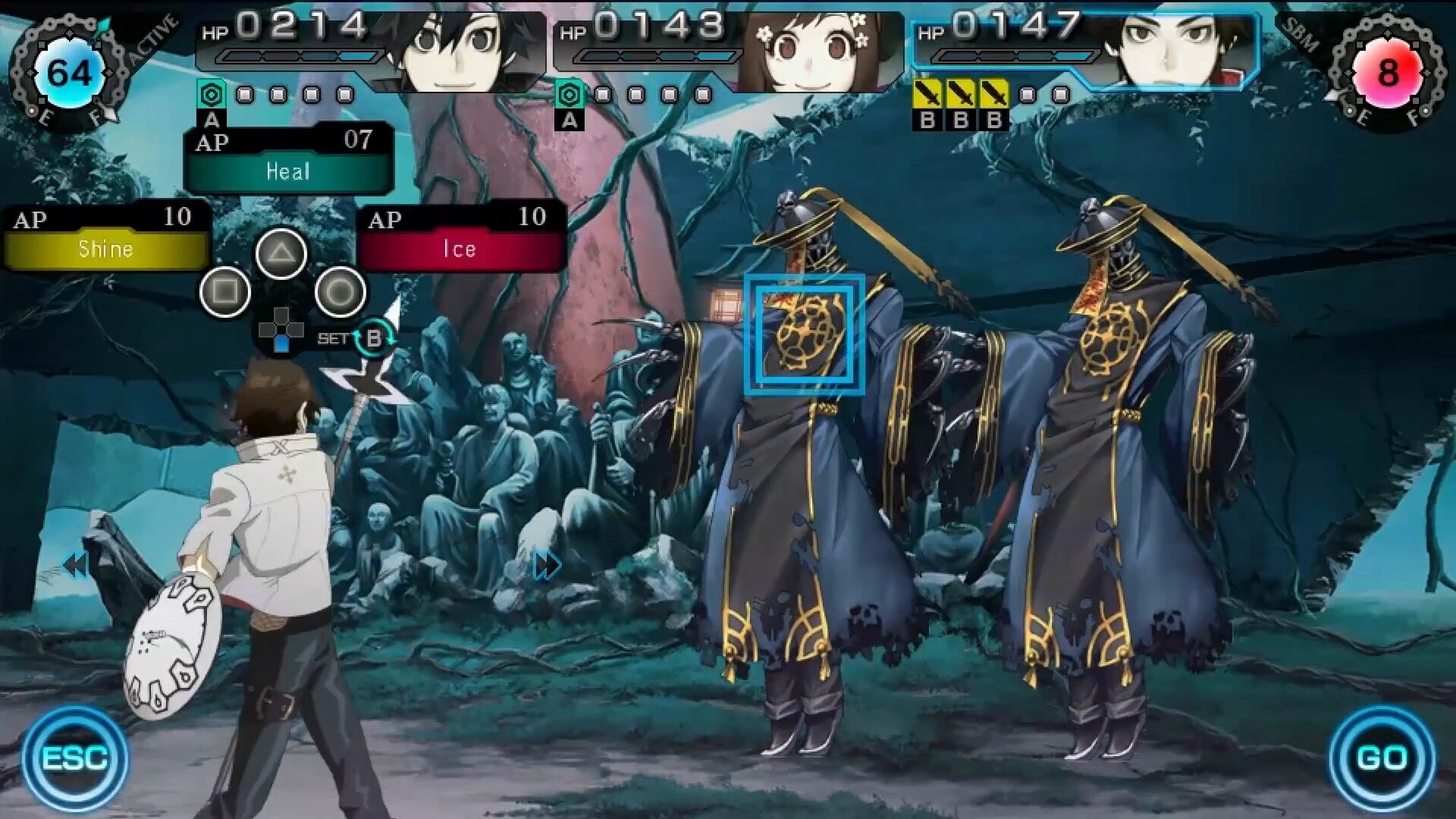The image size is (1456, 819).
Task: Tap the ESC escape button
Action: (x=74, y=758)
